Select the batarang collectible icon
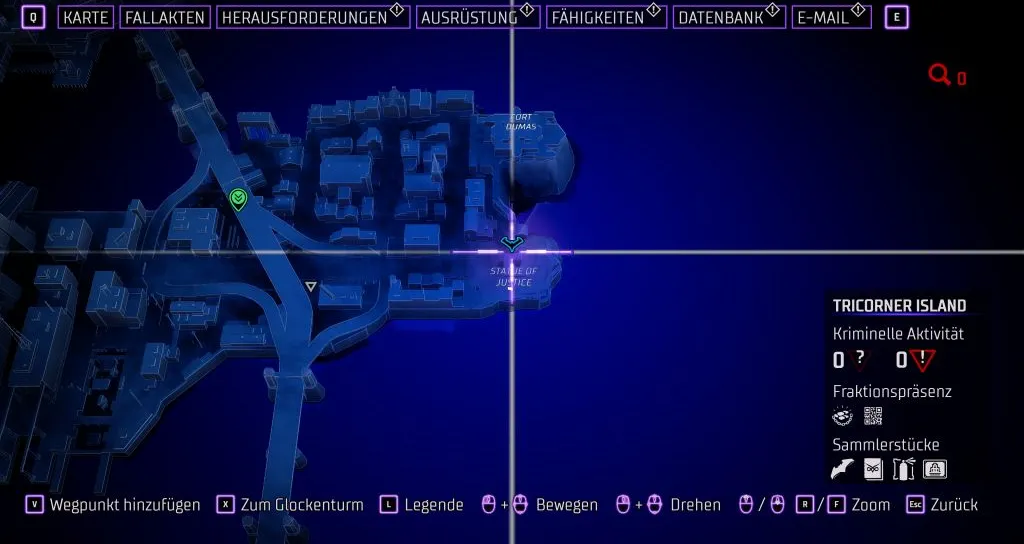Screen dimensions: 1024x544 tap(844, 468)
